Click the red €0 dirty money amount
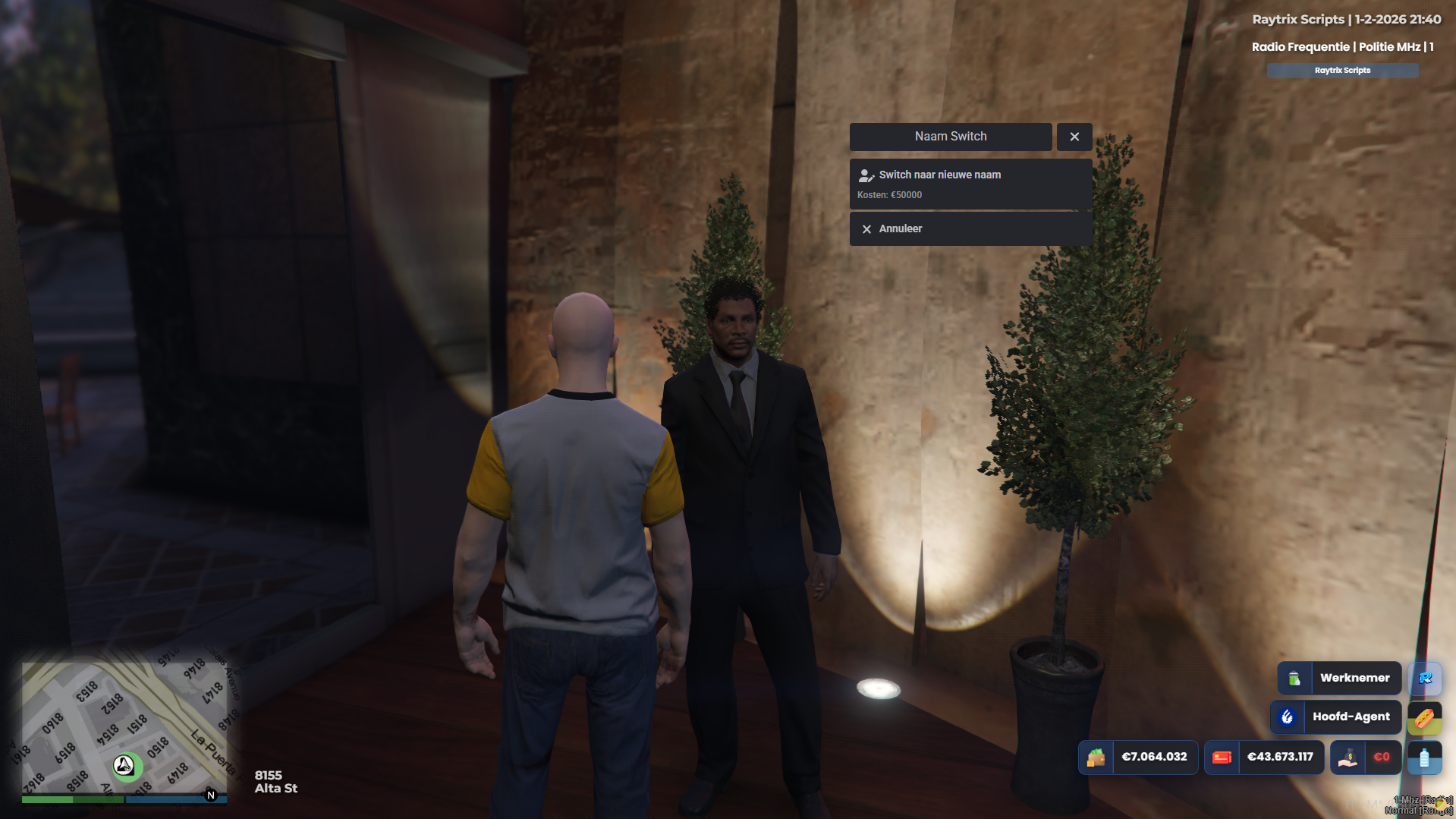Image resolution: width=1456 pixels, height=819 pixels. (x=1382, y=758)
